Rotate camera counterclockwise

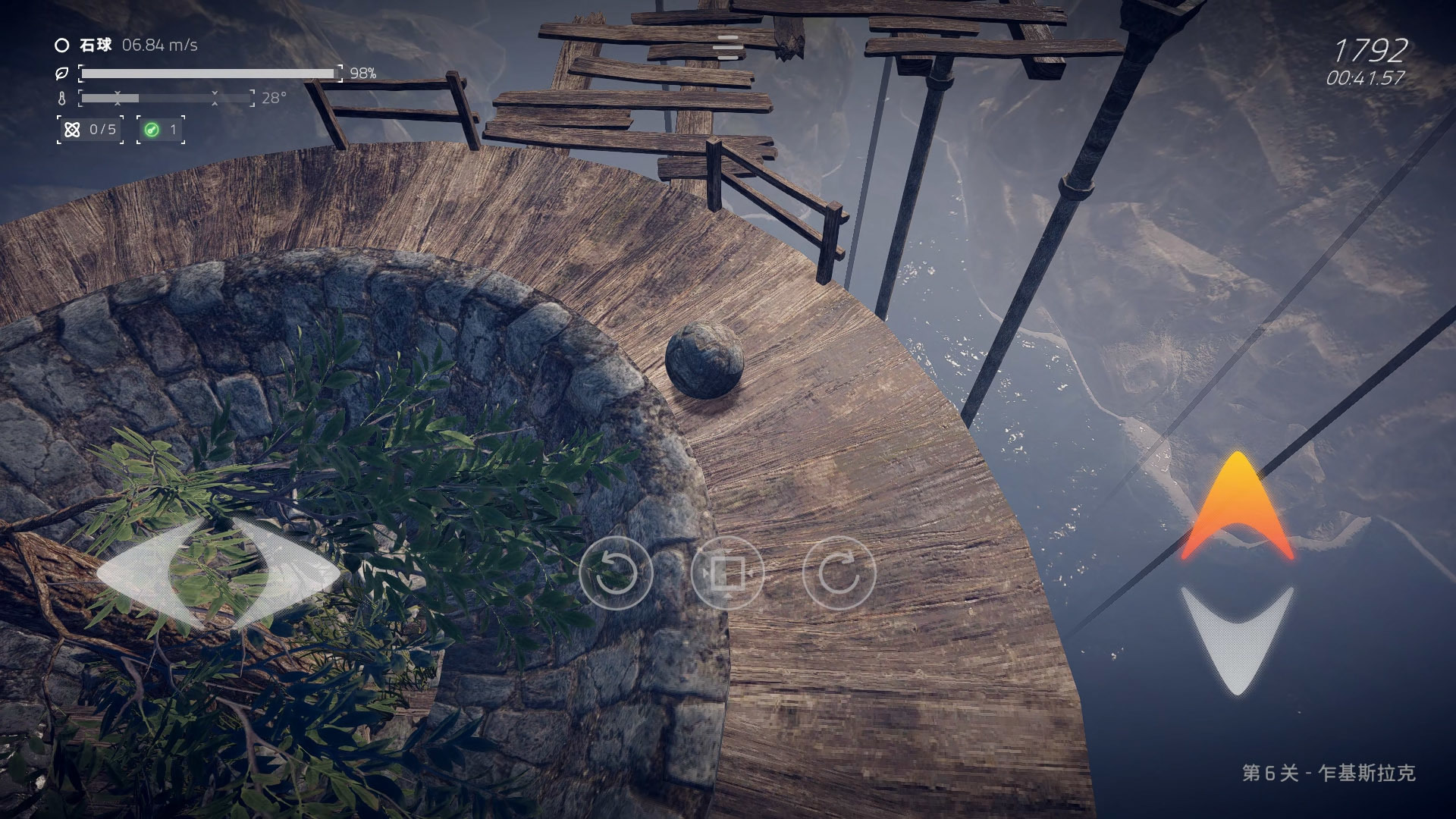[x=616, y=573]
